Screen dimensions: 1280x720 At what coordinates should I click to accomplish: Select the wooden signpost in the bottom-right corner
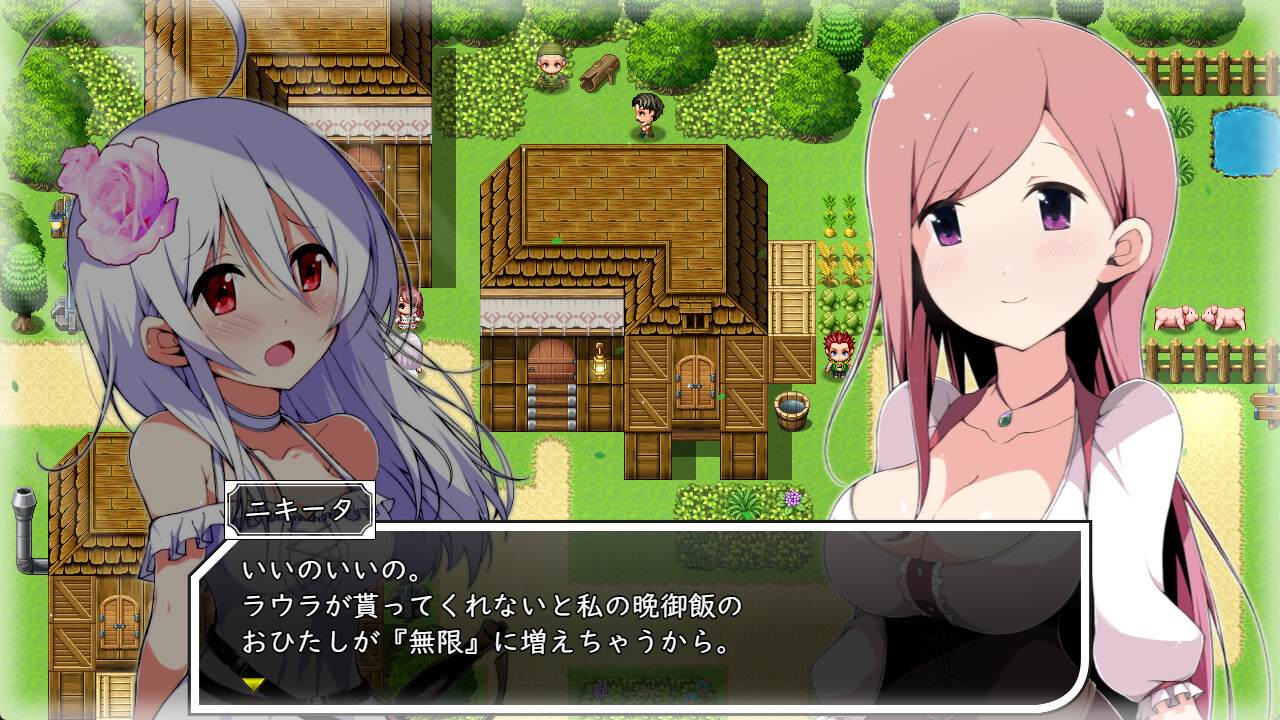[1268, 405]
